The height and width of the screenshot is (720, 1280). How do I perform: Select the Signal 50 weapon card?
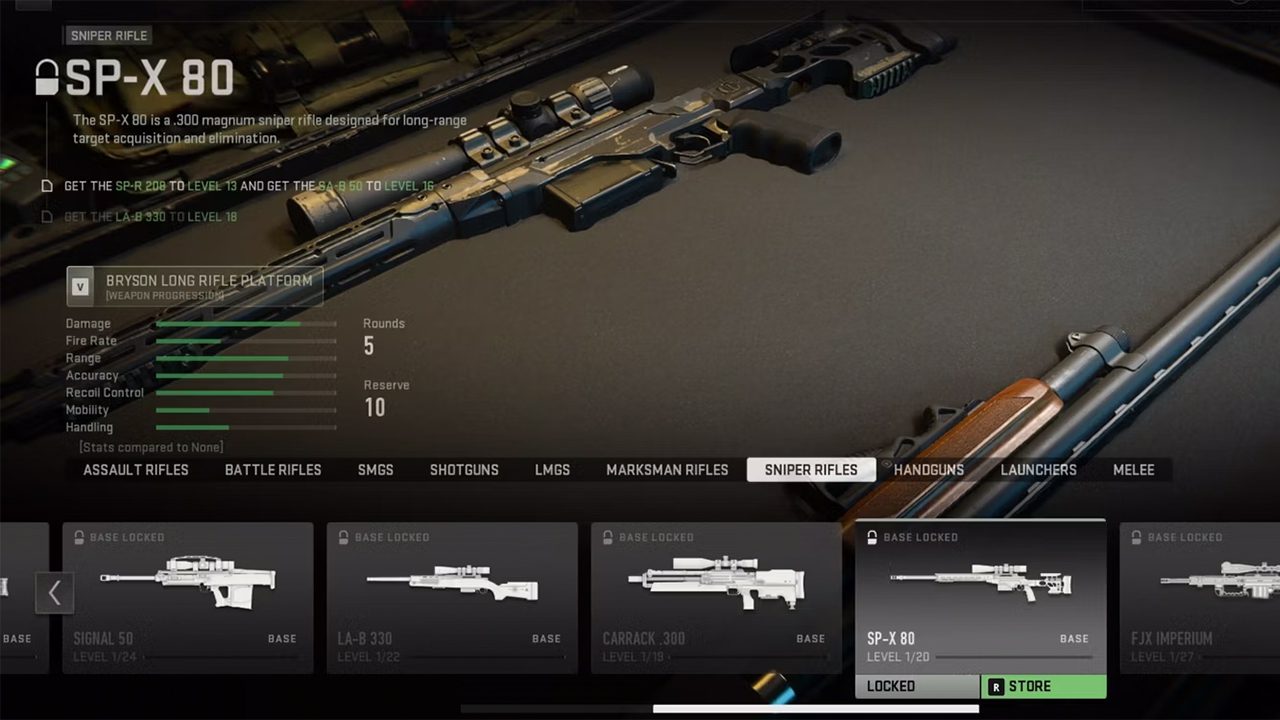[188, 597]
